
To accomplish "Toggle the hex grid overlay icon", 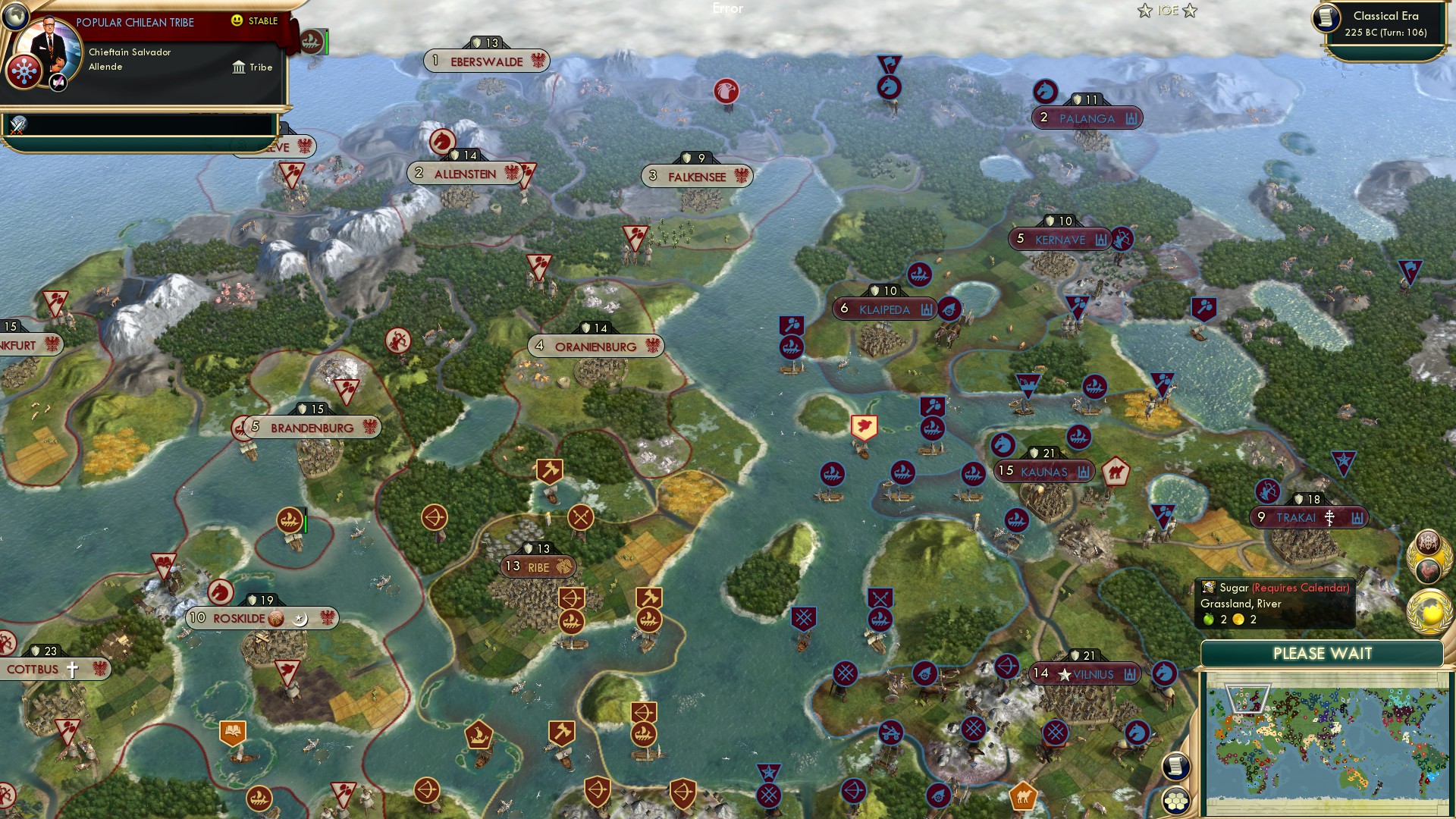I will coord(1178,801).
